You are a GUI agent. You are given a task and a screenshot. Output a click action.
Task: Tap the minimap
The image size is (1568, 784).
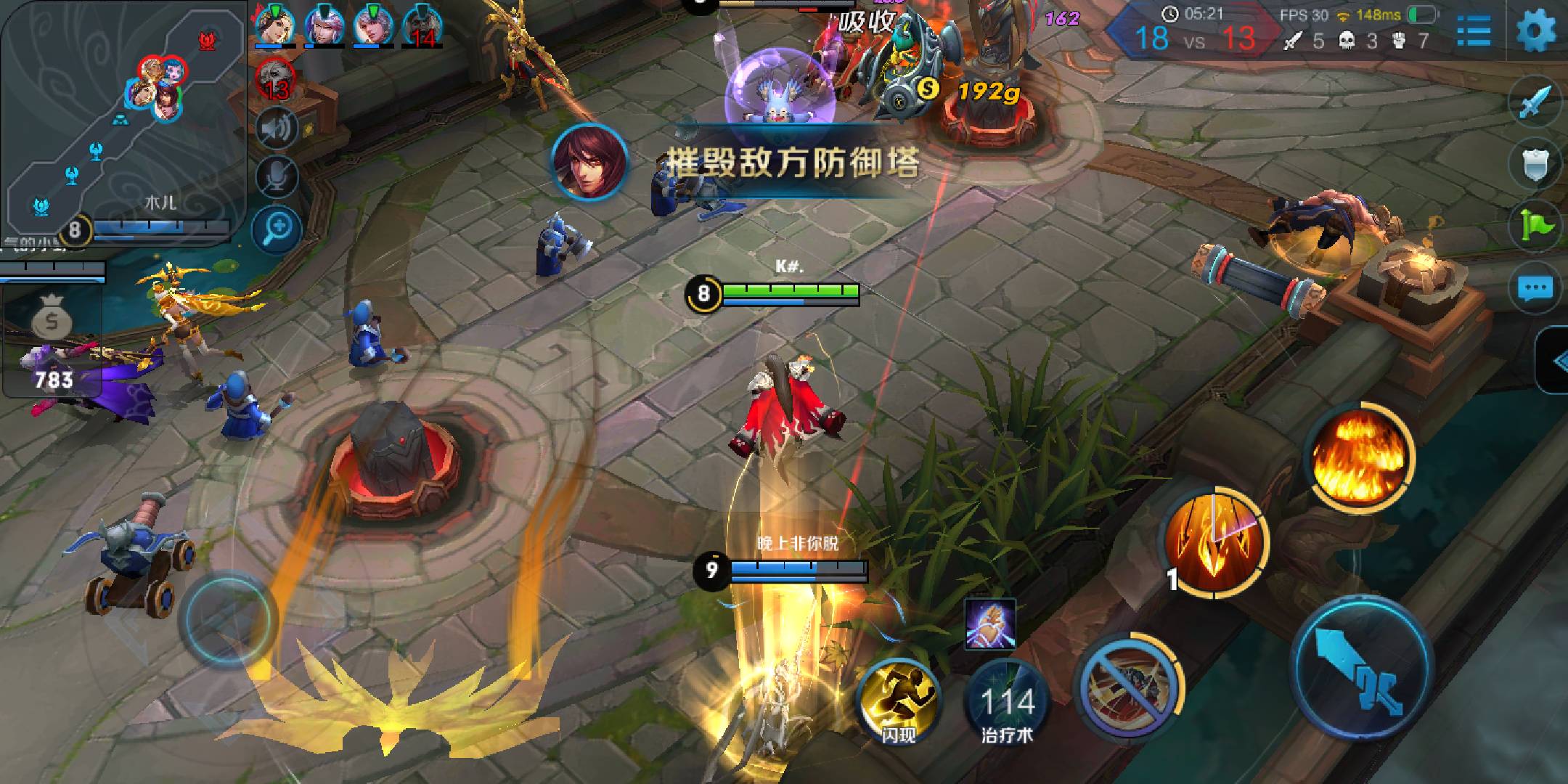click(123, 116)
